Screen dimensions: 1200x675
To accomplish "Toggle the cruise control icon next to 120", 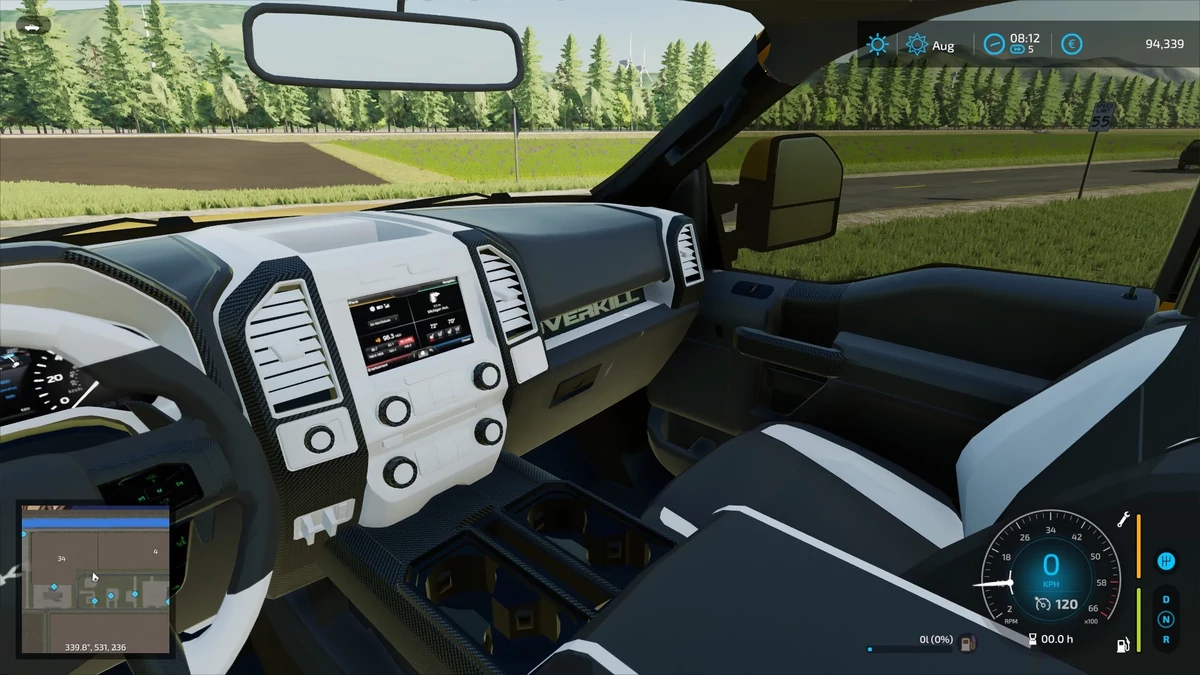I will [x=1043, y=603].
